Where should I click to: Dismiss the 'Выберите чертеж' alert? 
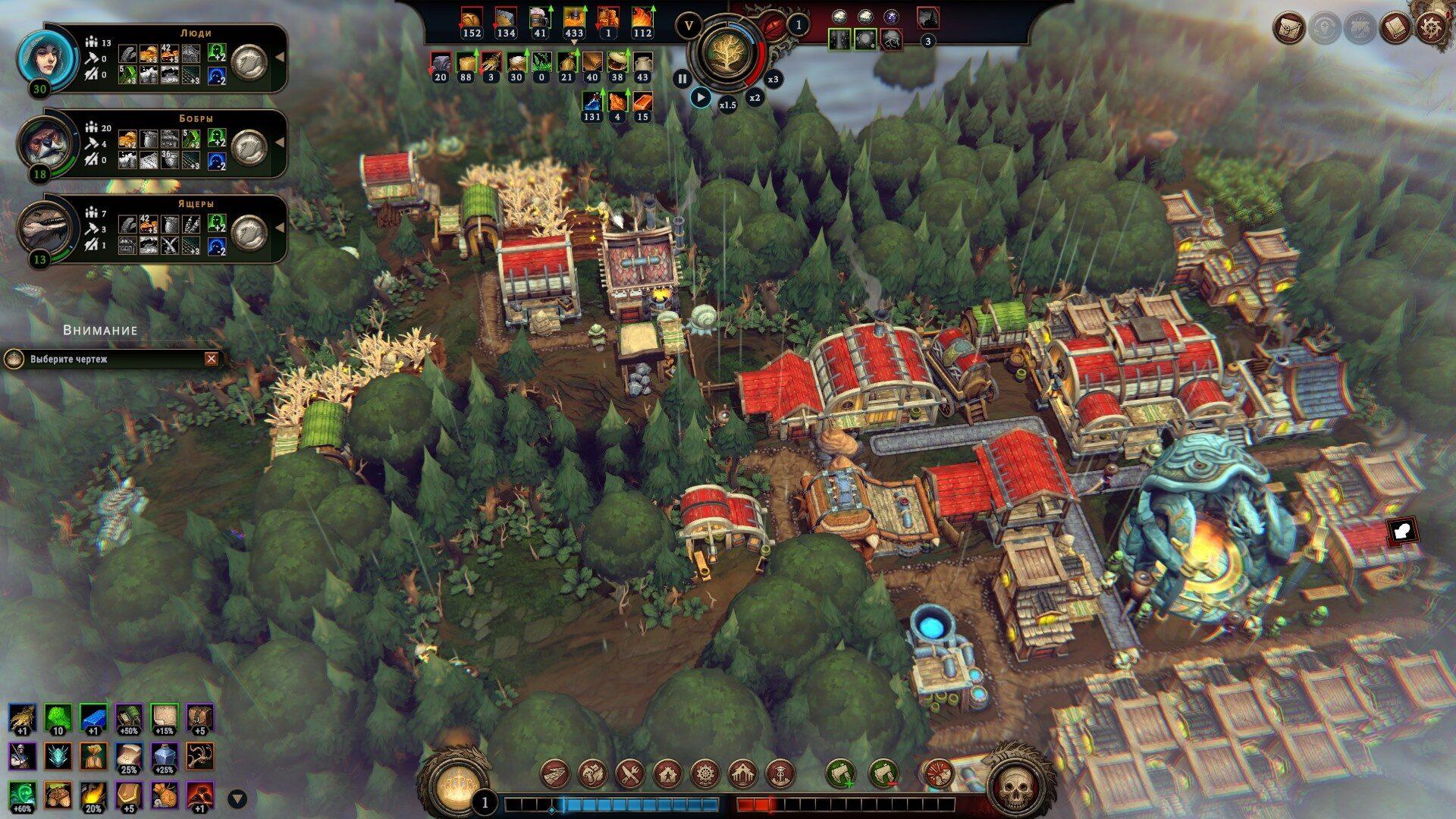212,359
